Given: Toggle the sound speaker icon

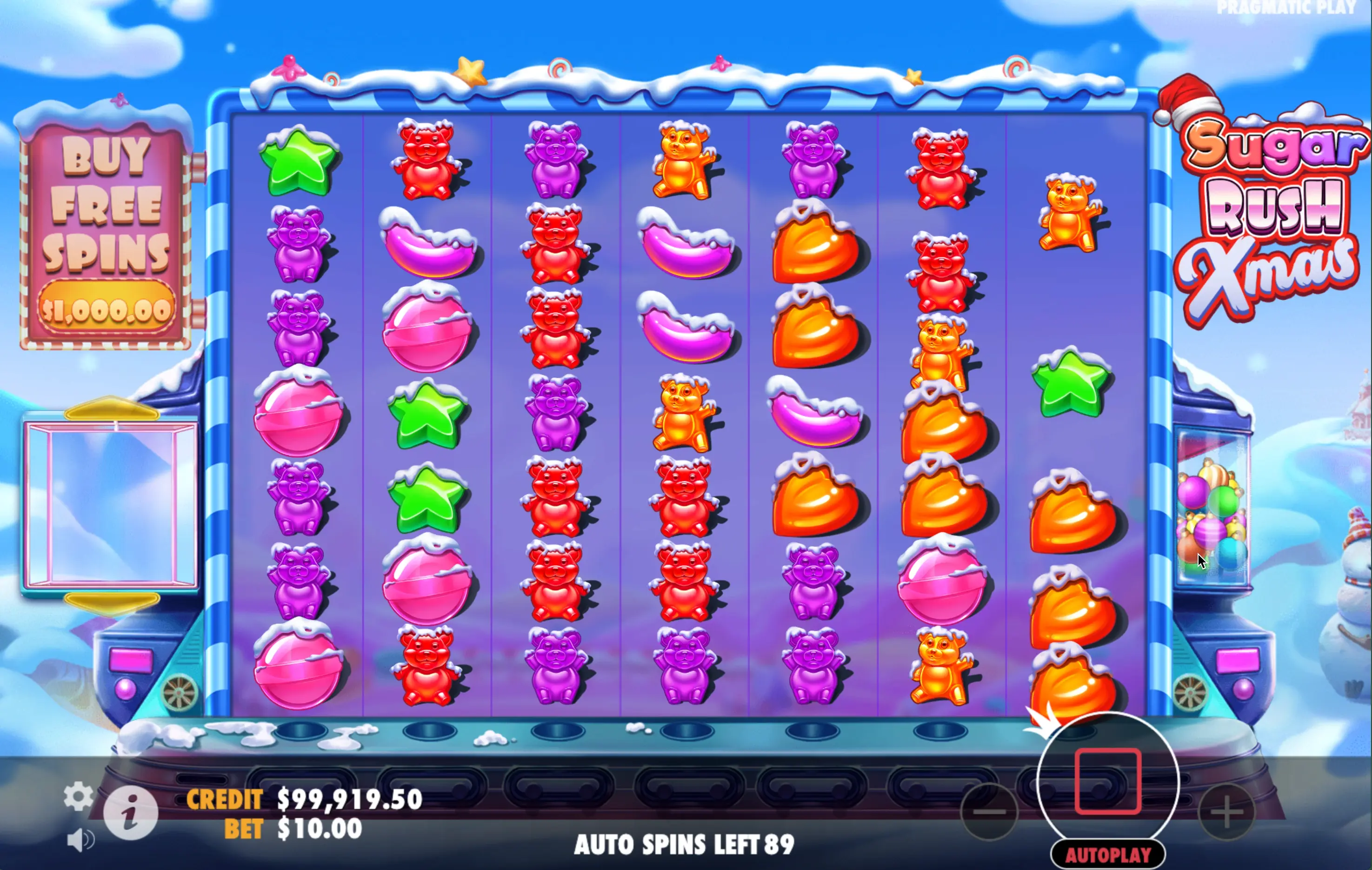Looking at the screenshot, I should [x=80, y=840].
